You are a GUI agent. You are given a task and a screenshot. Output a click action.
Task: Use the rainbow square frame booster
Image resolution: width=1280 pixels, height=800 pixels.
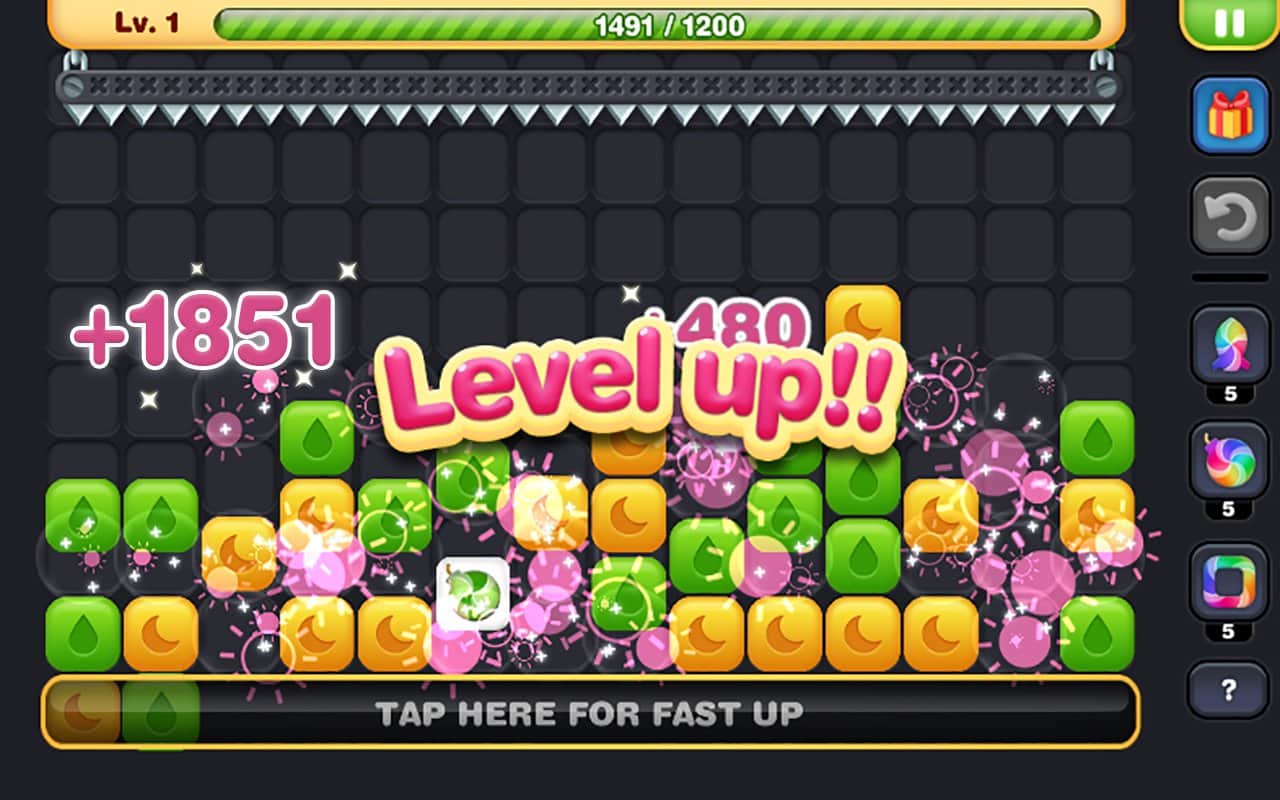(x=1229, y=580)
